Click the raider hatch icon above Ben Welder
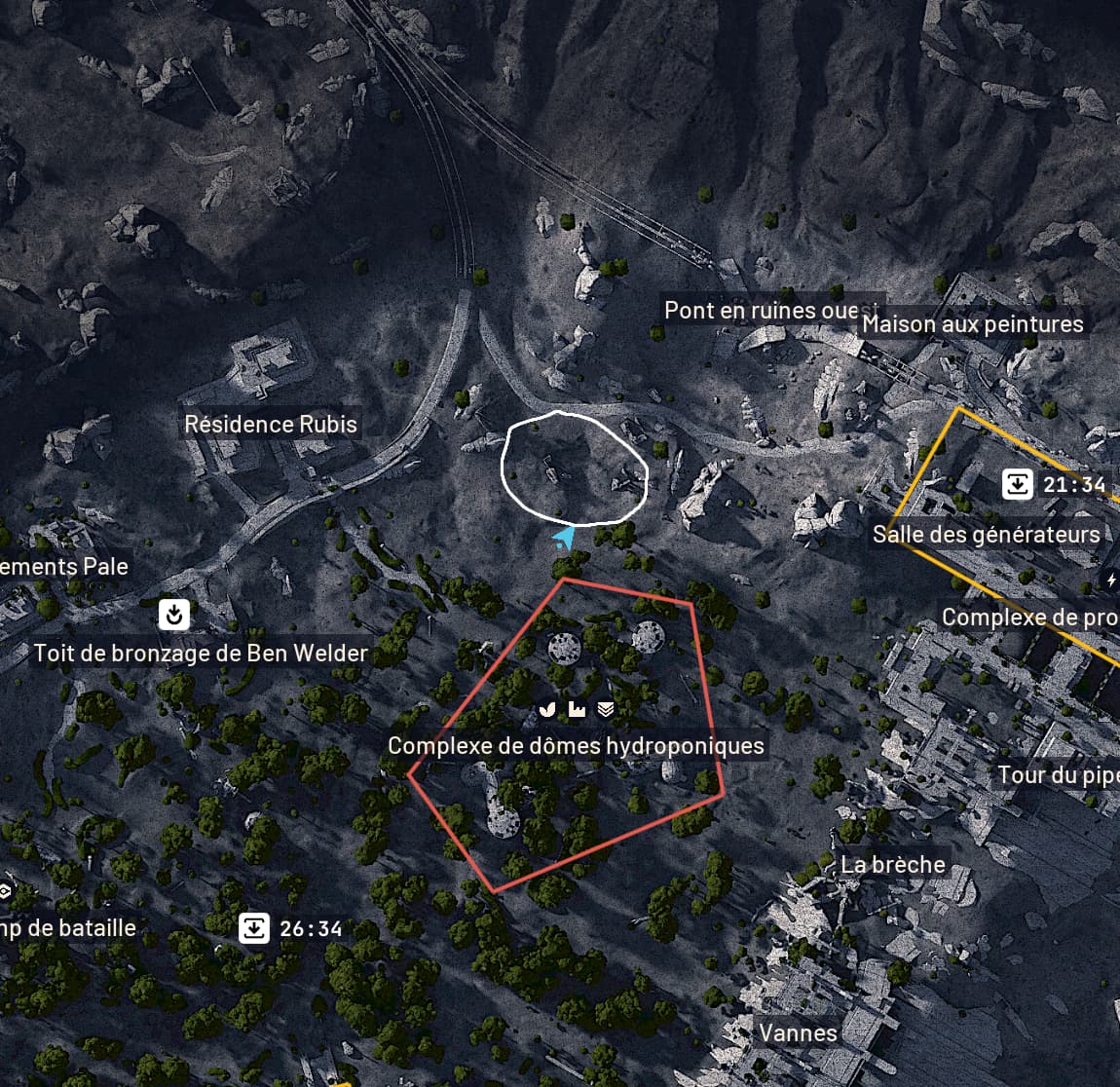 [x=173, y=615]
